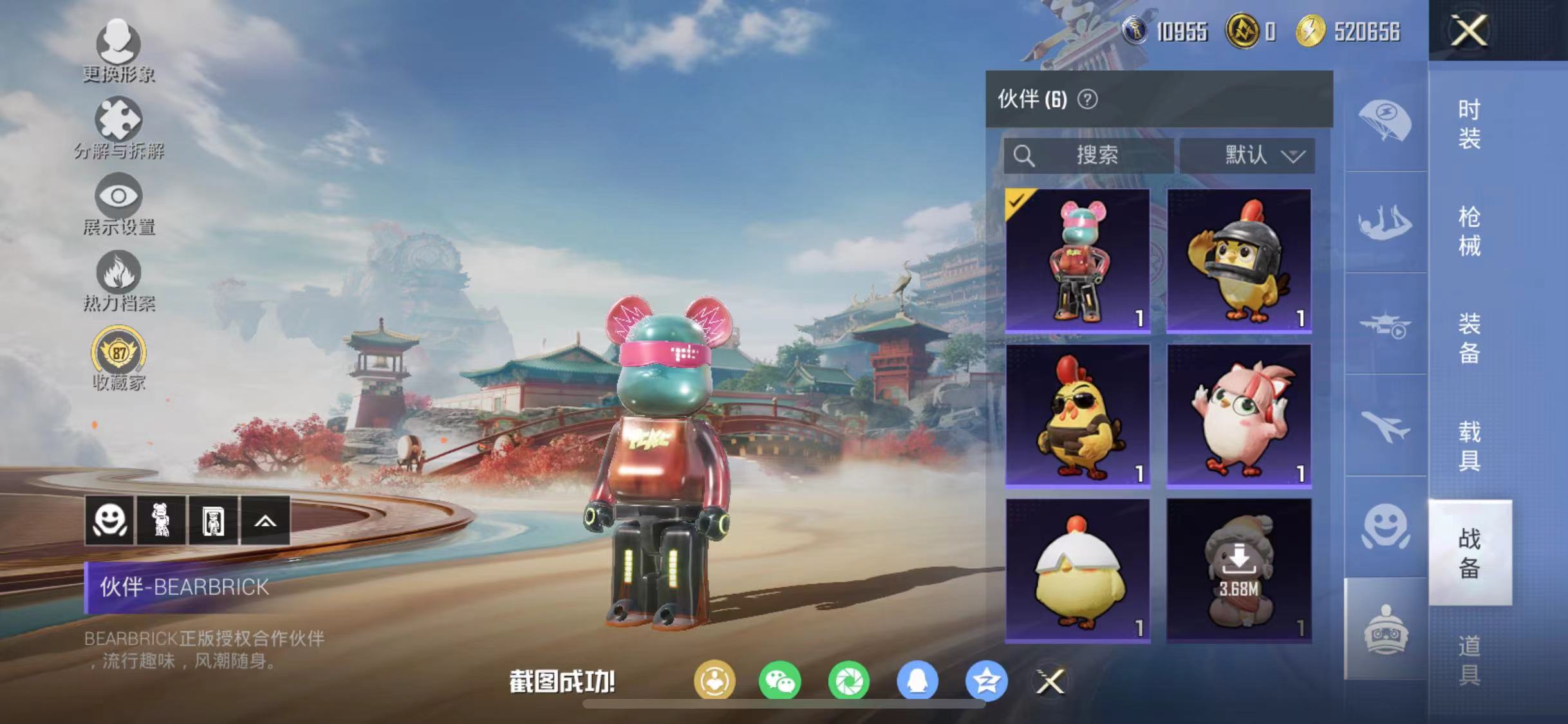
Task: Toggle the bearbrick pose preview icon
Action: (x=160, y=521)
